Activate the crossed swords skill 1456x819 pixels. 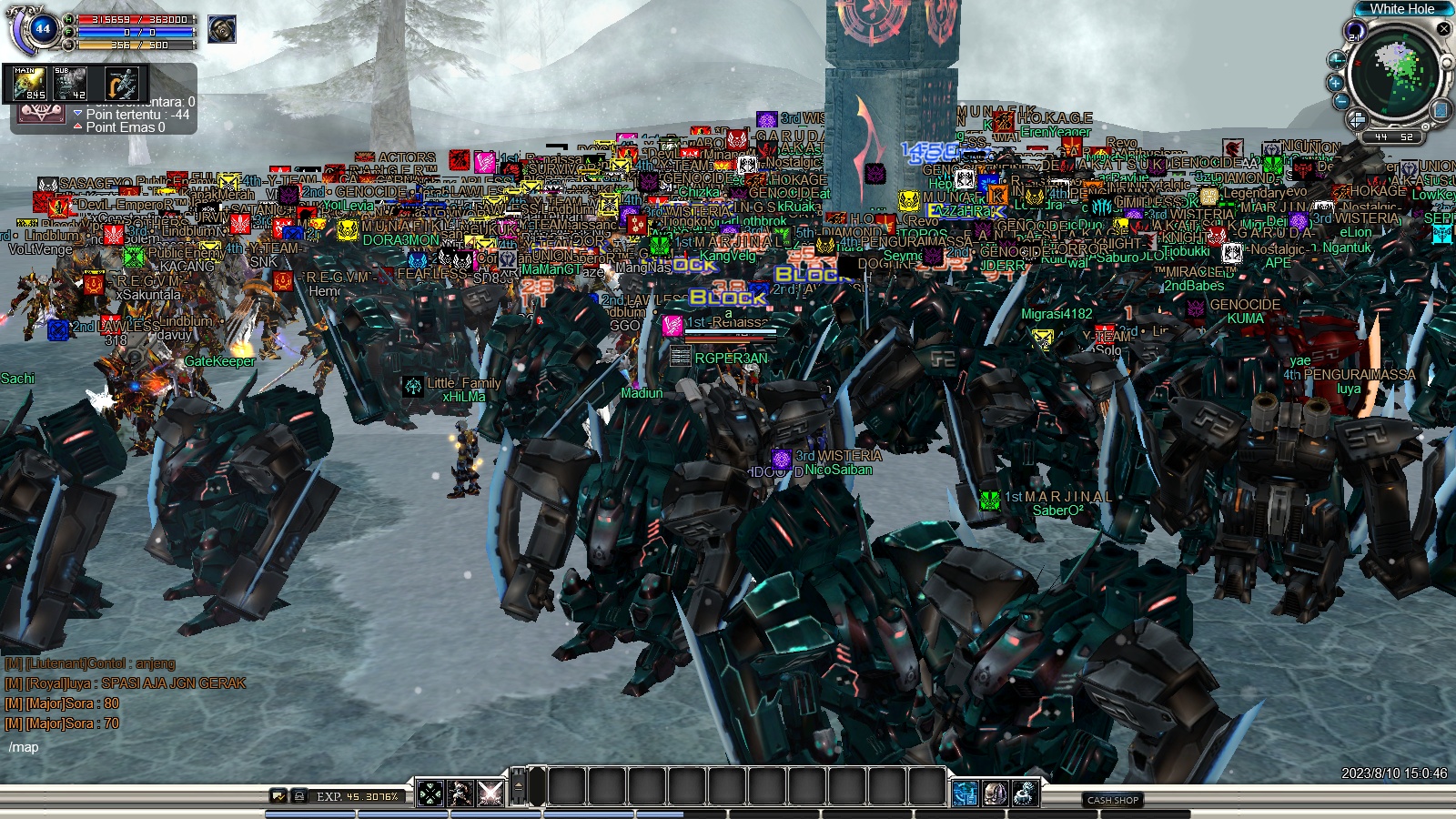click(490, 794)
